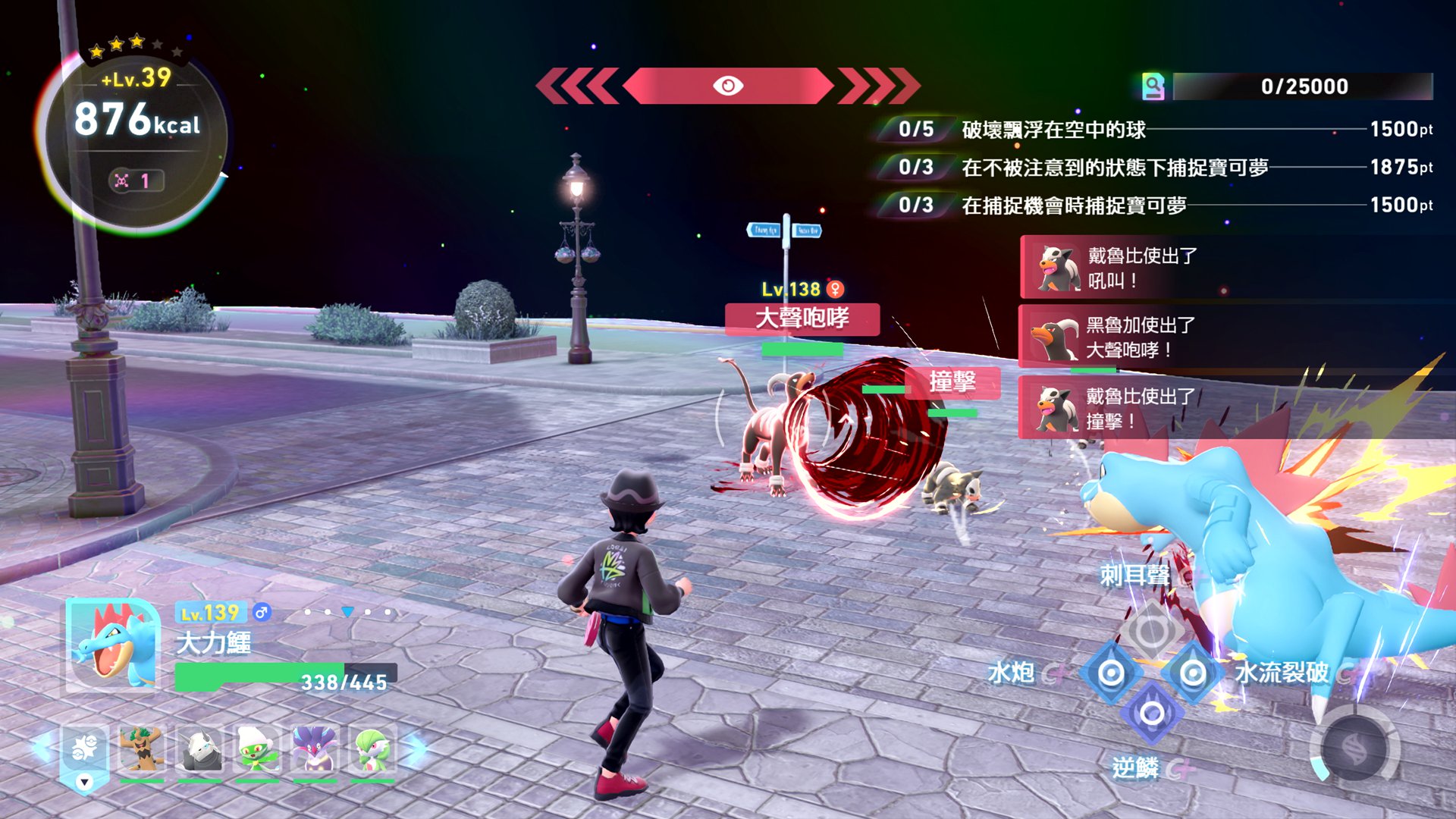The width and height of the screenshot is (1456, 819).
Task: Activate the 逆鱗 dragon move icon
Action: click(1152, 714)
